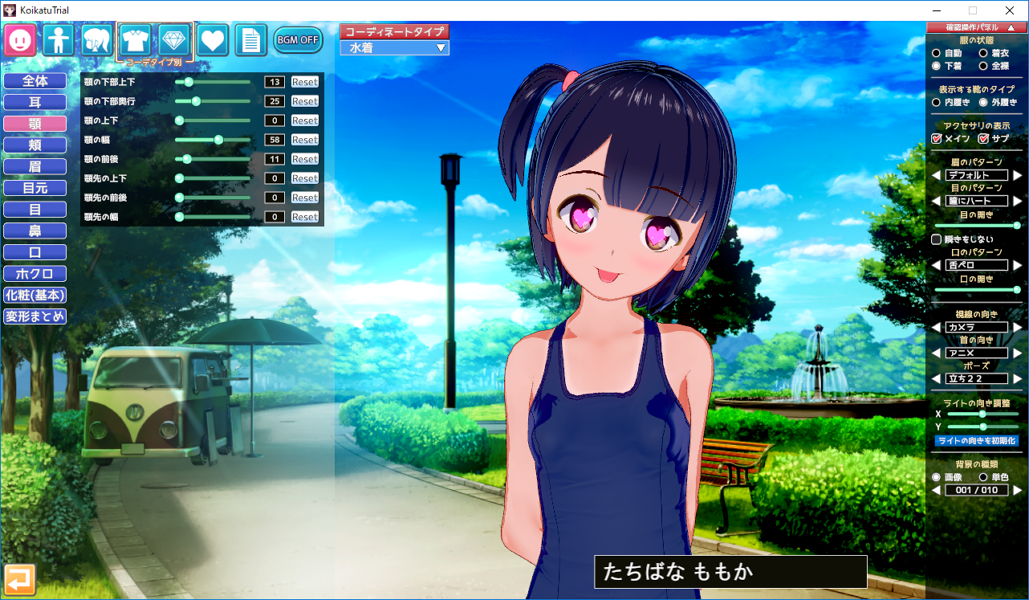Switch to the 眉 category
The image size is (1029, 600).
35,166
